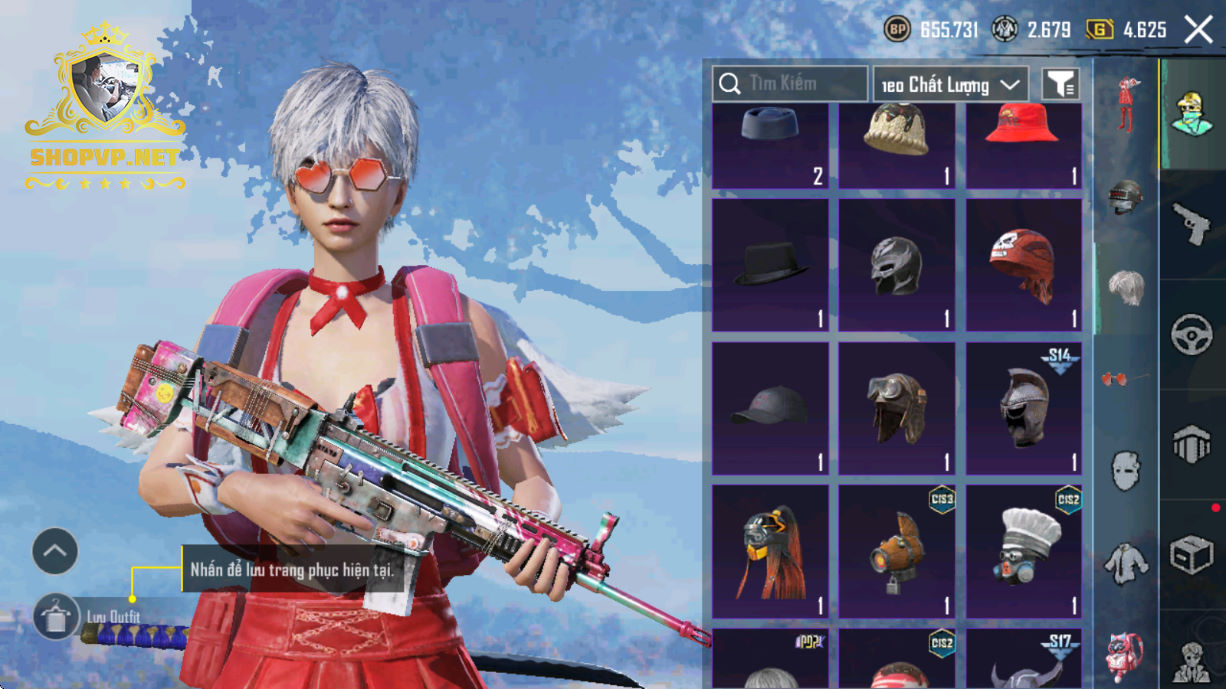Show the face mask subcategory

point(1126,469)
